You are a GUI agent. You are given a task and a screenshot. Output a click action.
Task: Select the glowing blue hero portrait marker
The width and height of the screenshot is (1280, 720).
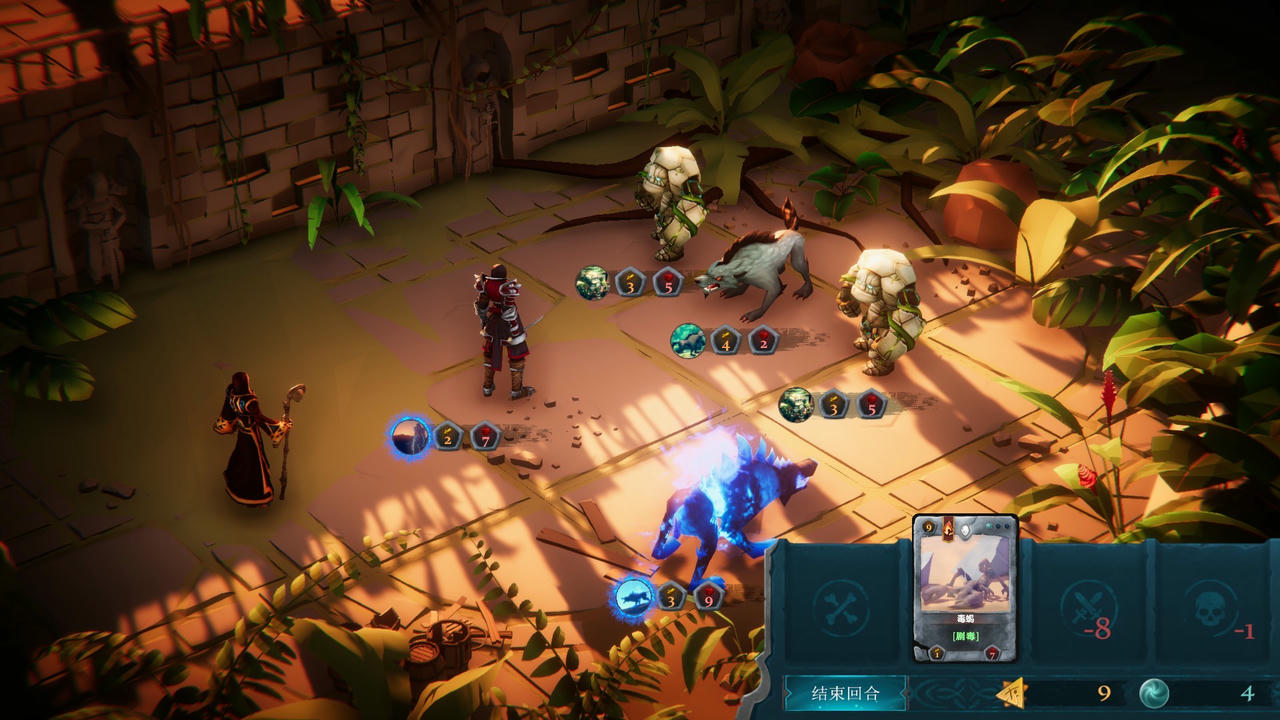(x=410, y=437)
